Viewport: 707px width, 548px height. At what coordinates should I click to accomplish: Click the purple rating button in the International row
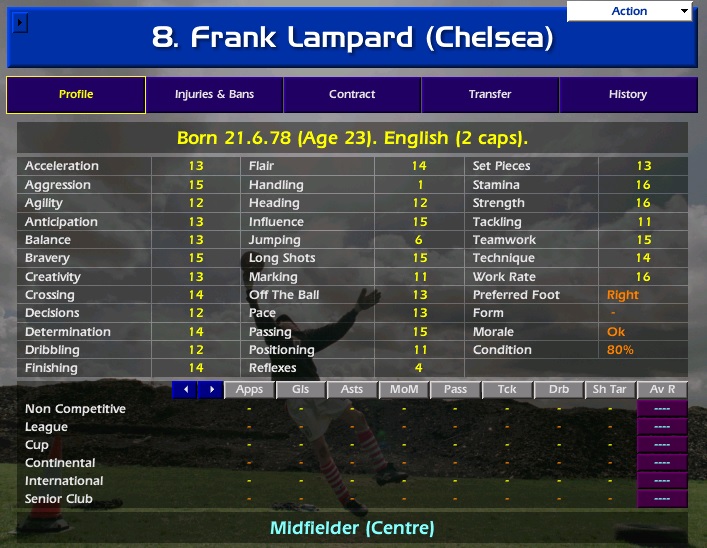662,480
